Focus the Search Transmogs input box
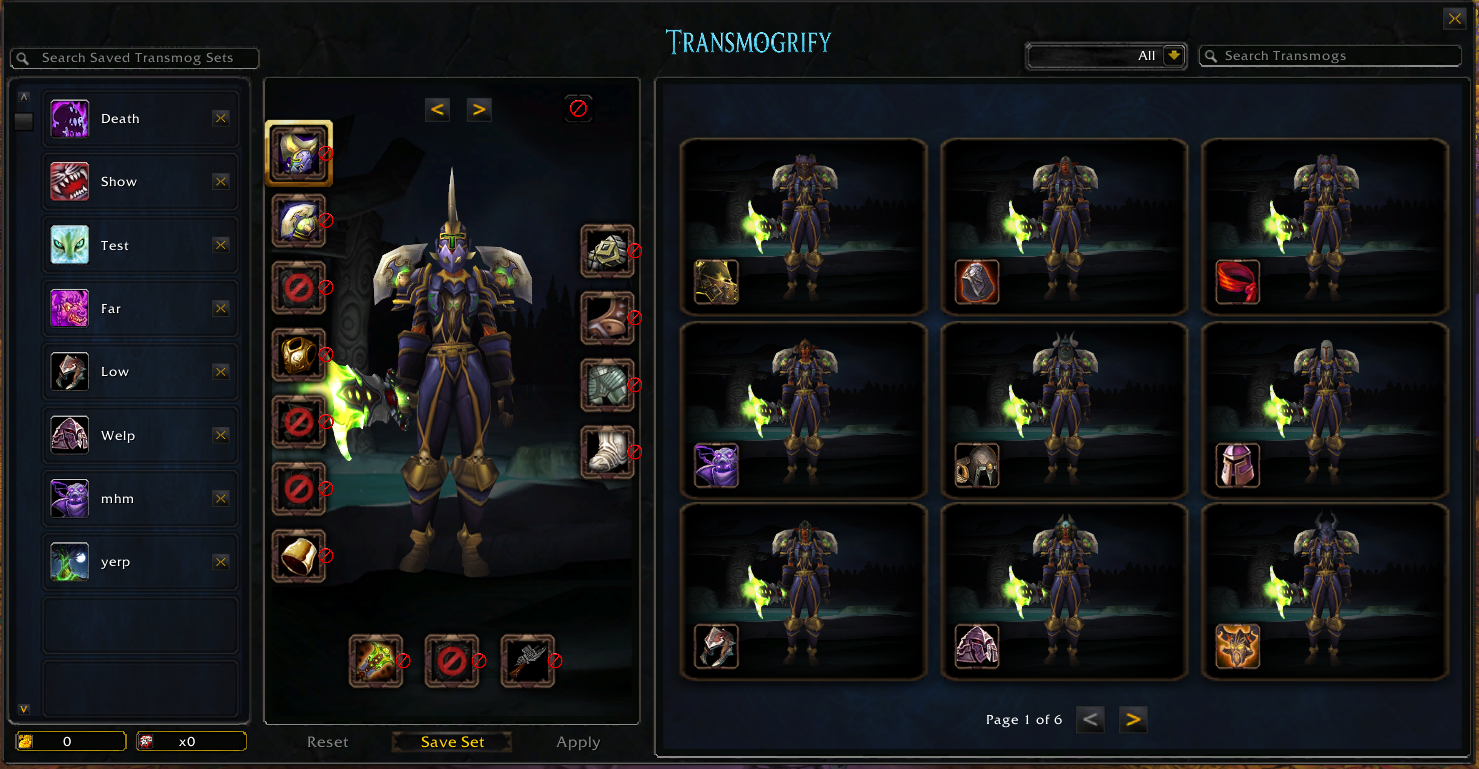1479x769 pixels. [1330, 56]
